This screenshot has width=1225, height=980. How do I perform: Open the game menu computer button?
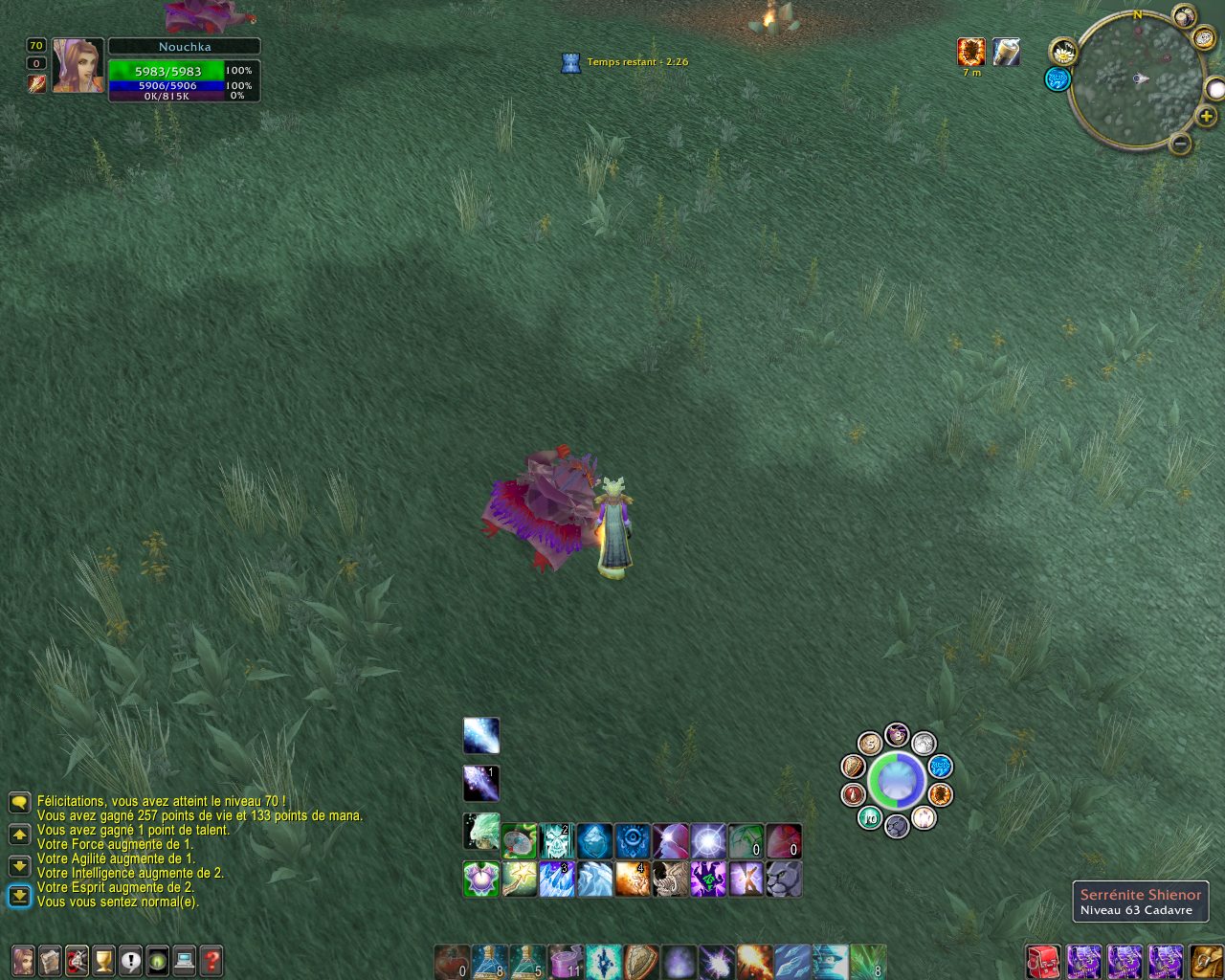click(185, 960)
